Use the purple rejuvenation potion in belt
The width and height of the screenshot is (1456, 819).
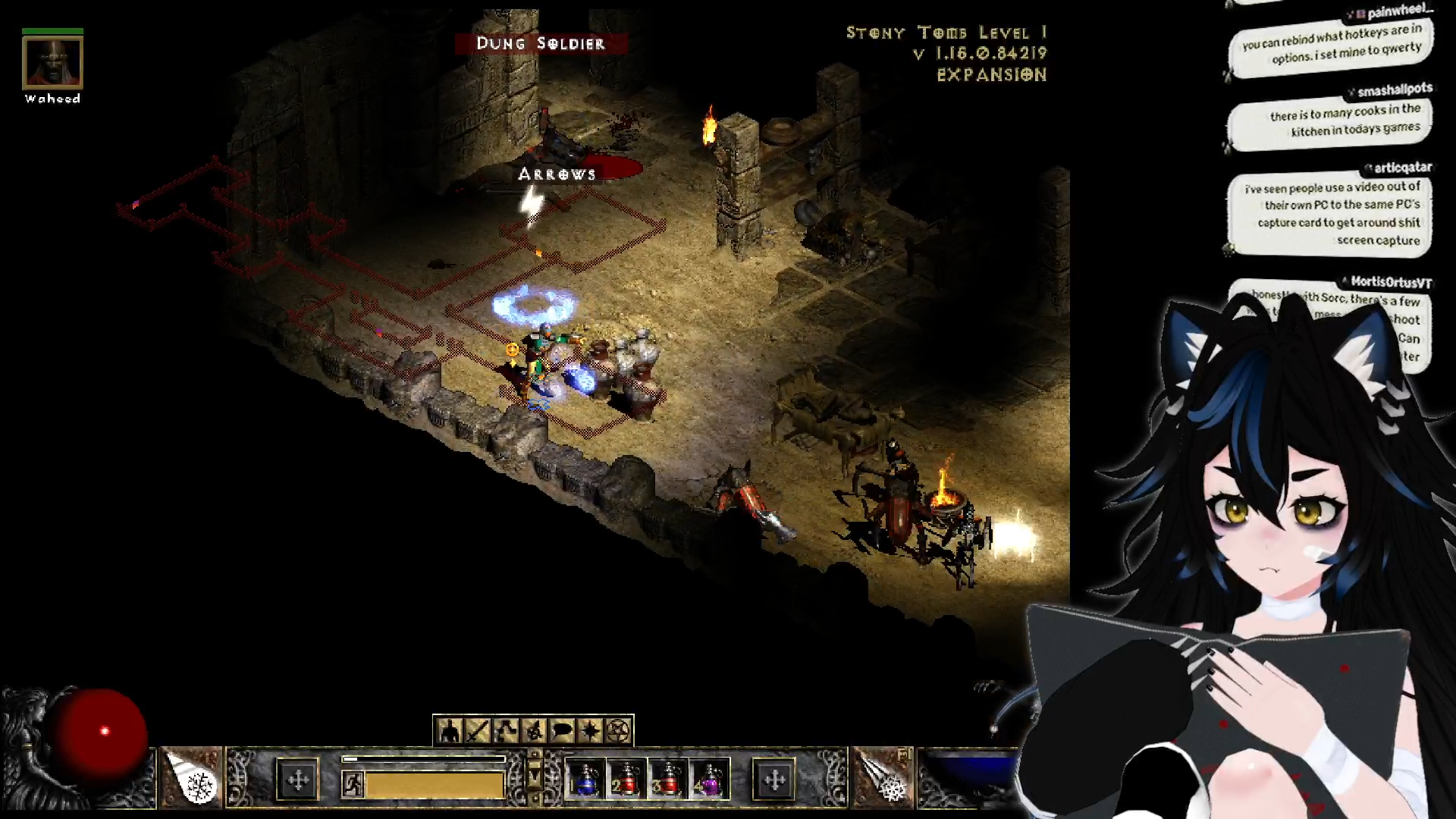tap(708, 780)
